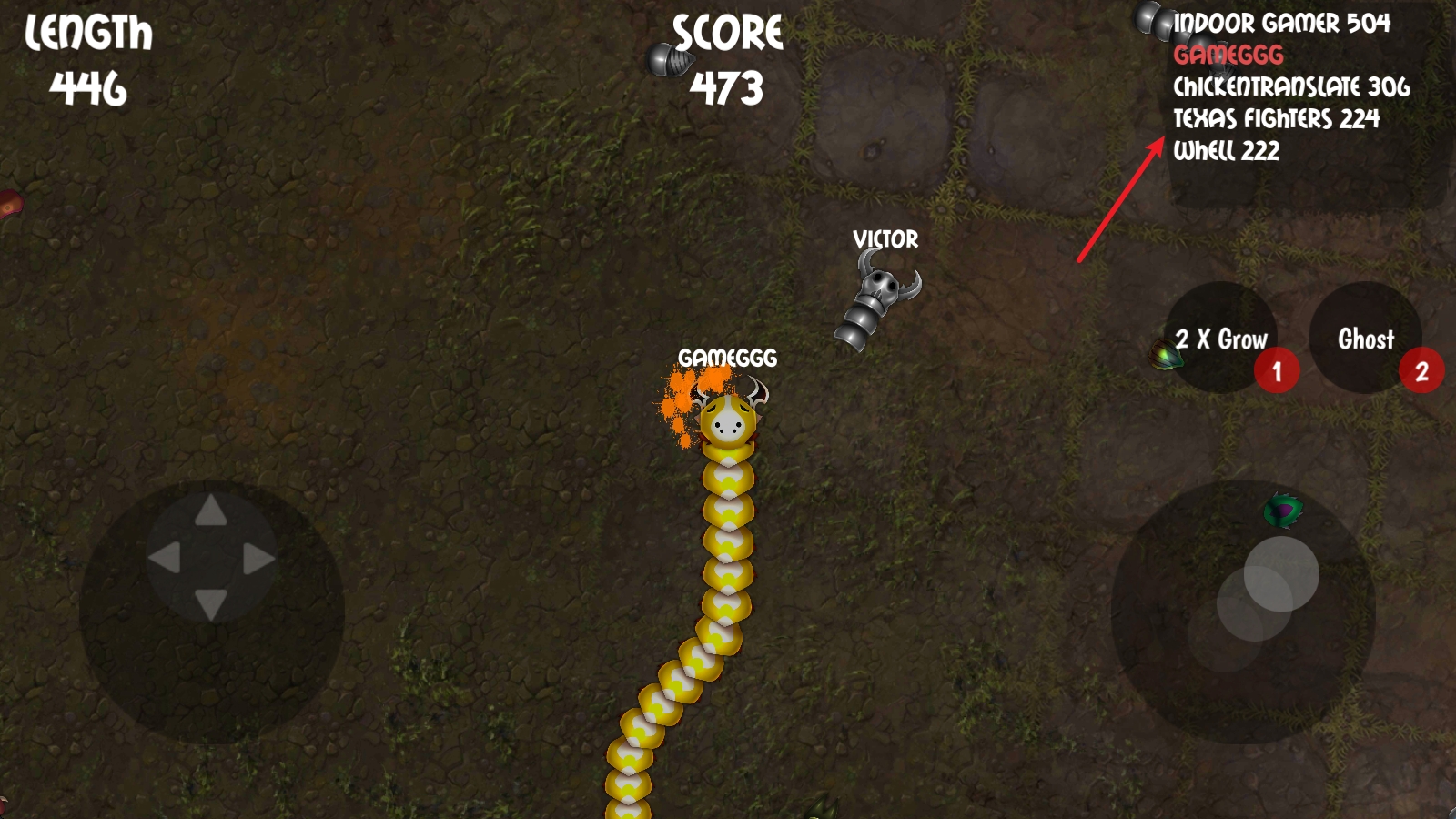The height and width of the screenshot is (819, 1456).
Task: Select ChickenTranslate in the leaderboard
Action: point(1291,87)
